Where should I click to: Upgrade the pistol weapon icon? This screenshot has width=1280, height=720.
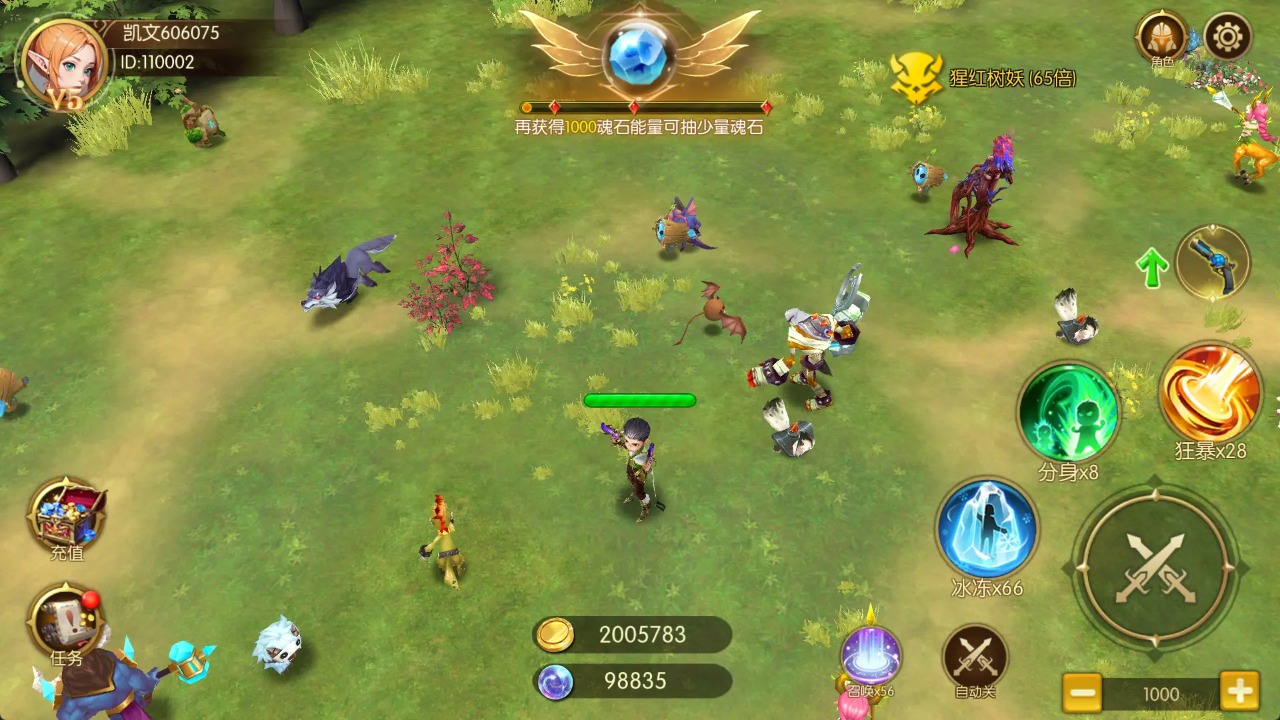[1212, 262]
